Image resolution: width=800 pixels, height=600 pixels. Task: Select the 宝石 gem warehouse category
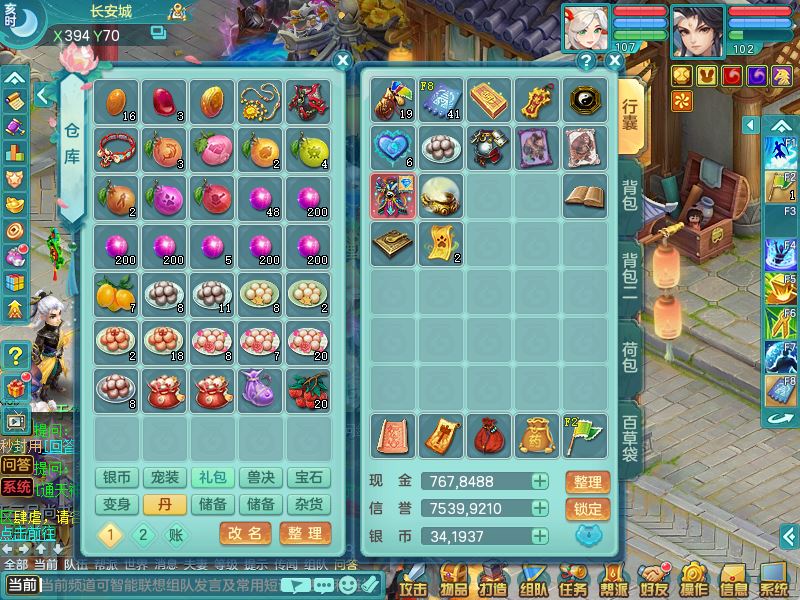(310, 478)
